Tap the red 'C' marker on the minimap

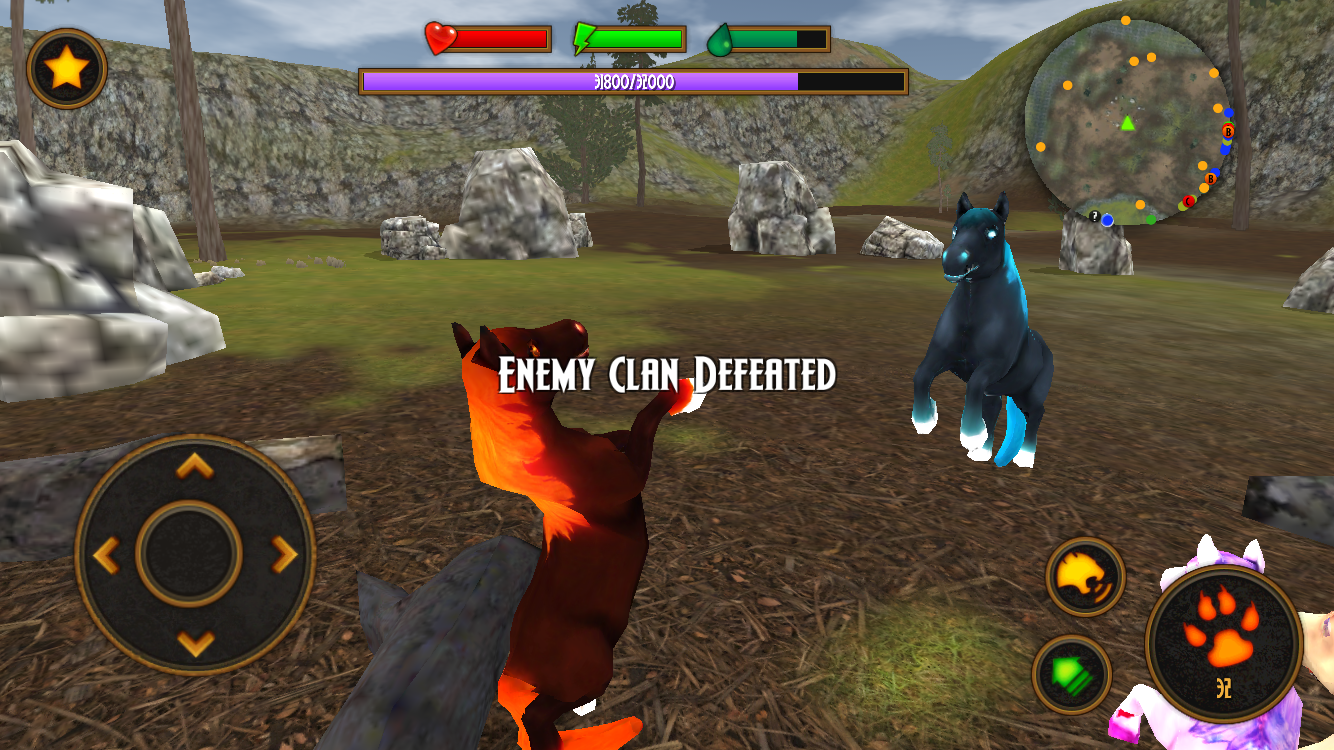[1188, 201]
